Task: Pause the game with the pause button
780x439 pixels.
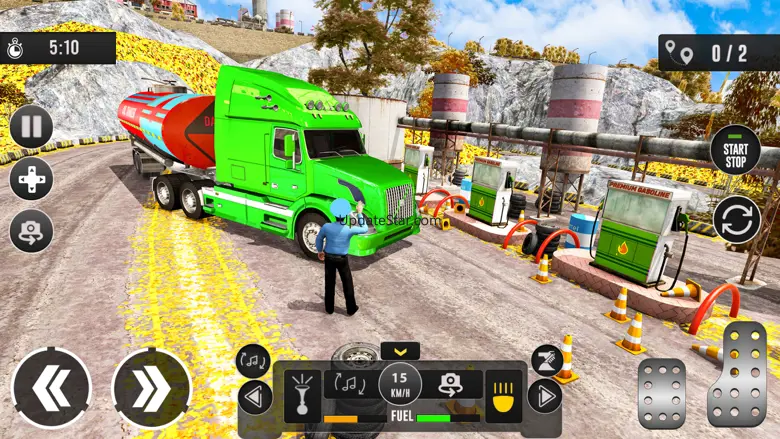Action: click(x=31, y=127)
